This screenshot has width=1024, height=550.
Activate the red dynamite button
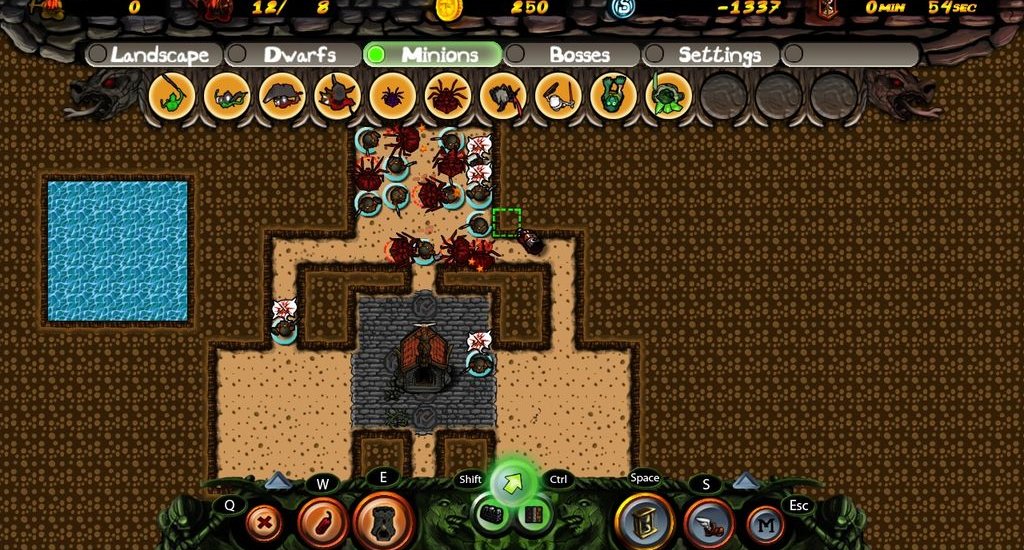point(322,521)
